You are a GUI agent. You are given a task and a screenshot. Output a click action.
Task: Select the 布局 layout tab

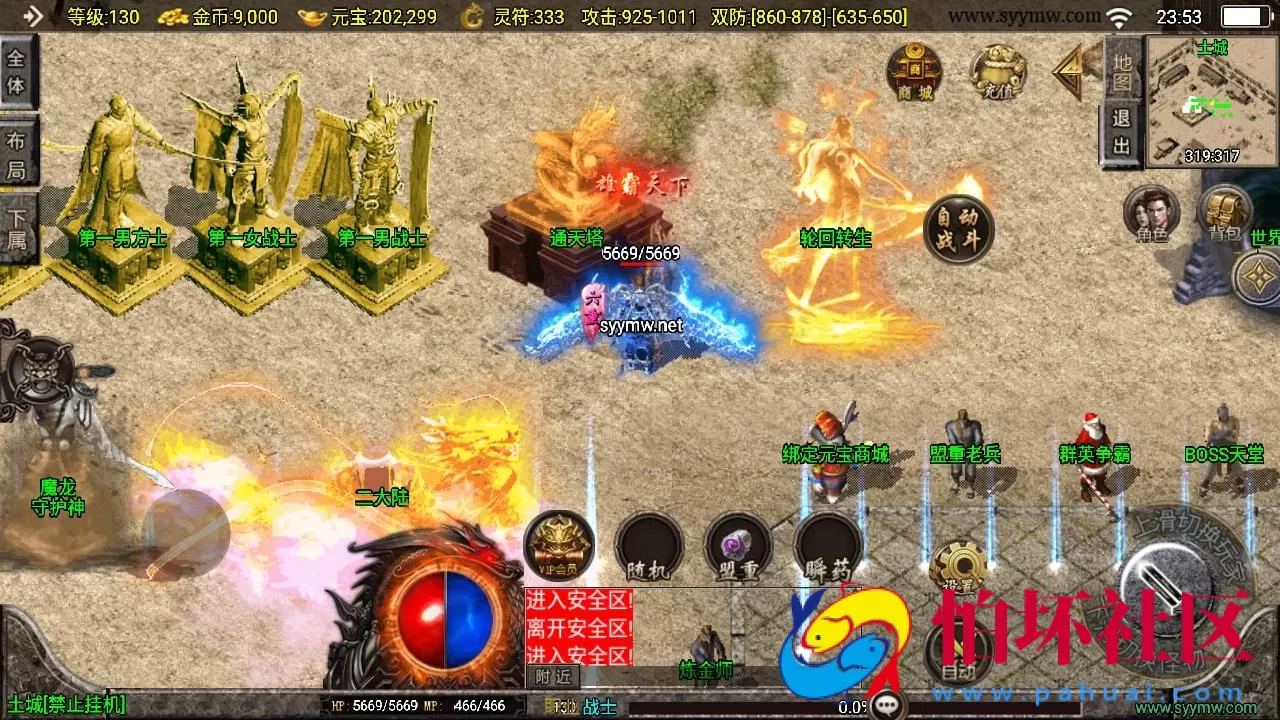click(17, 154)
